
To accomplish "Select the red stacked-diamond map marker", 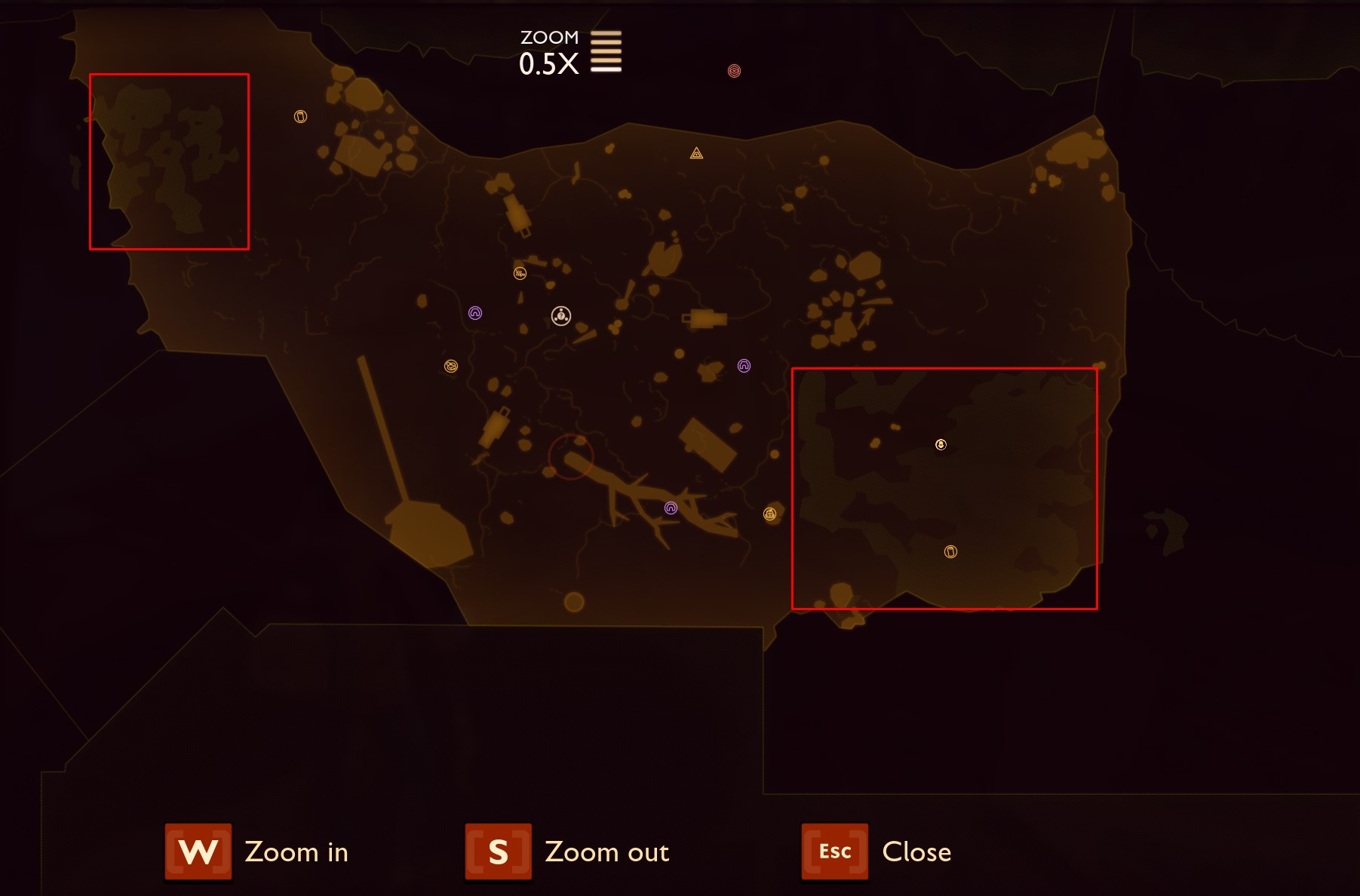I will coord(734,71).
